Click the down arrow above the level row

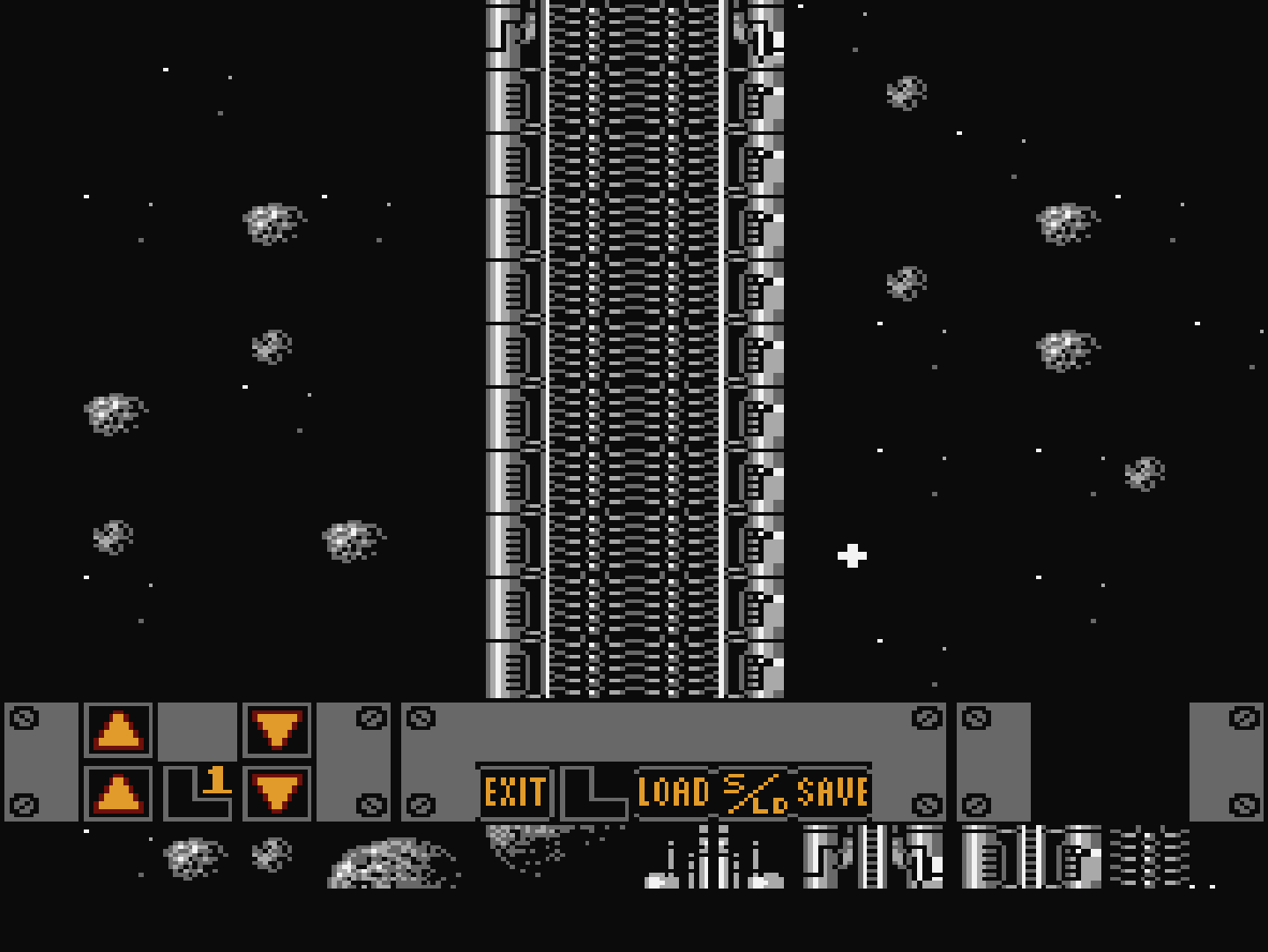click(x=277, y=730)
